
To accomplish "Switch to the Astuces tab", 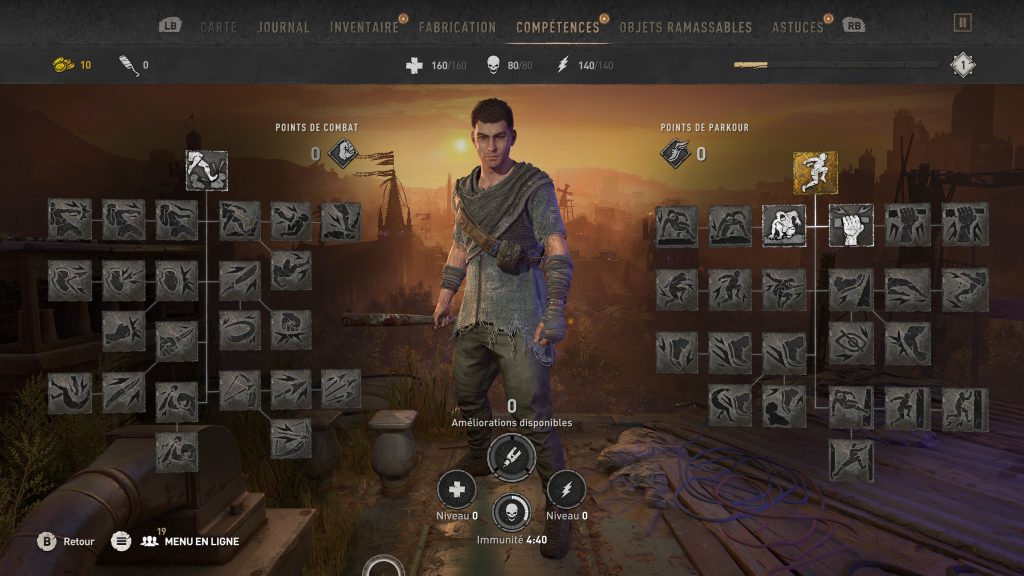I will tap(798, 27).
